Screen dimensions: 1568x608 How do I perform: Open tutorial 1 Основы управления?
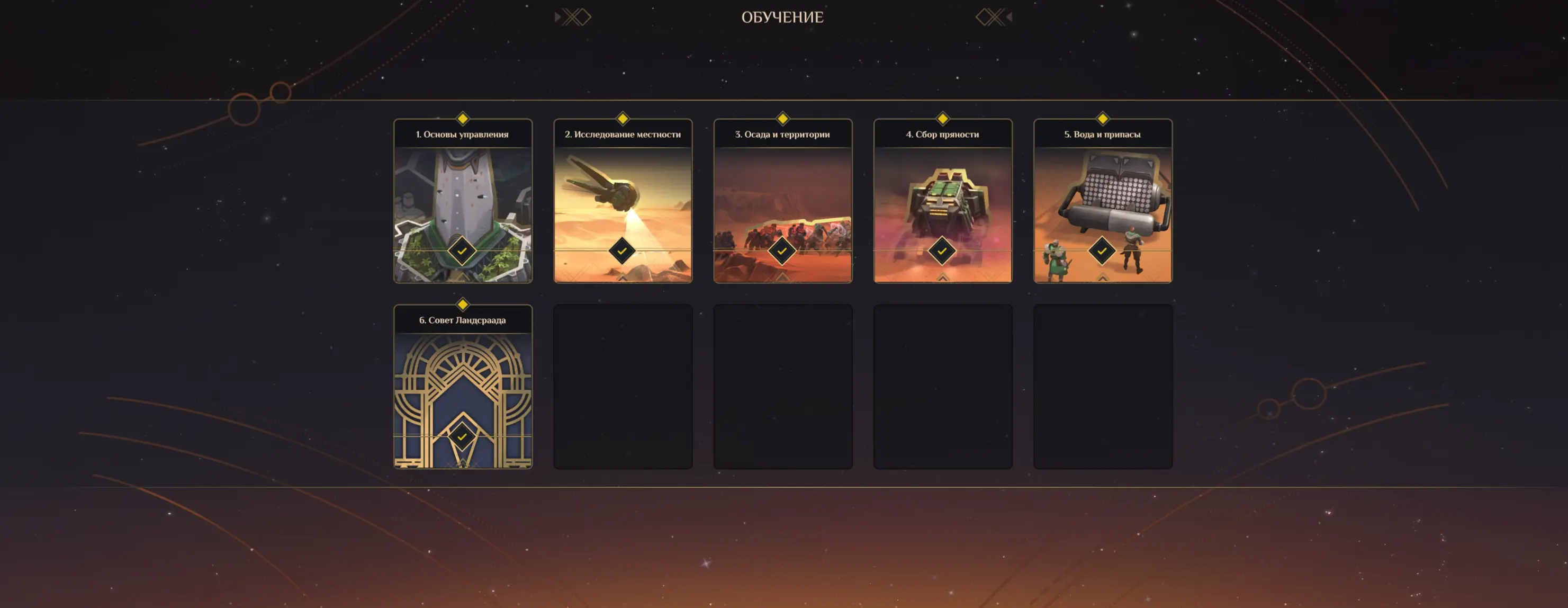tap(463, 201)
